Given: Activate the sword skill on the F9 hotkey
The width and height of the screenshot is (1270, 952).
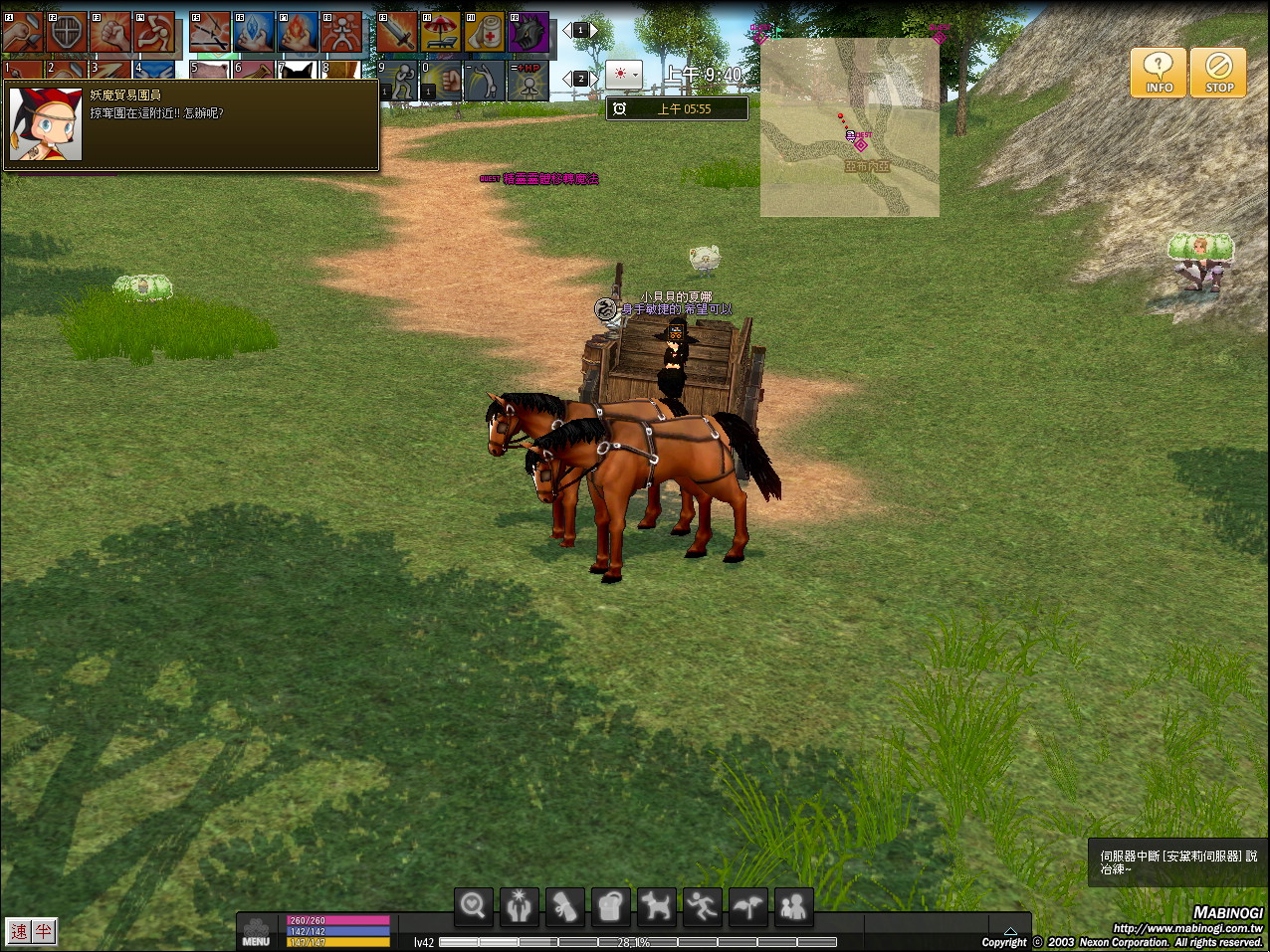Looking at the screenshot, I should point(396,33).
